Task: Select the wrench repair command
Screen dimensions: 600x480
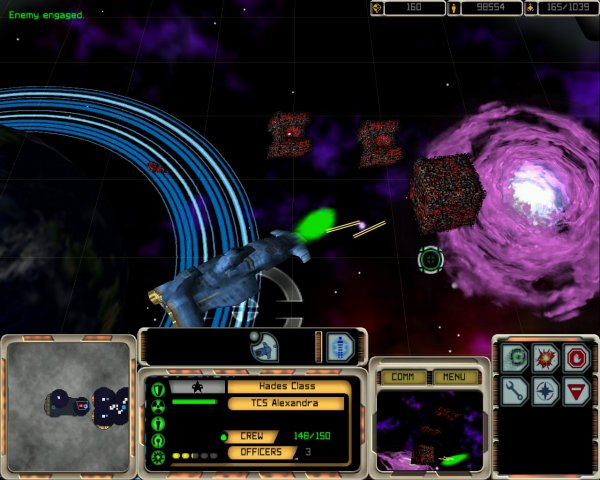Action: [x=515, y=391]
